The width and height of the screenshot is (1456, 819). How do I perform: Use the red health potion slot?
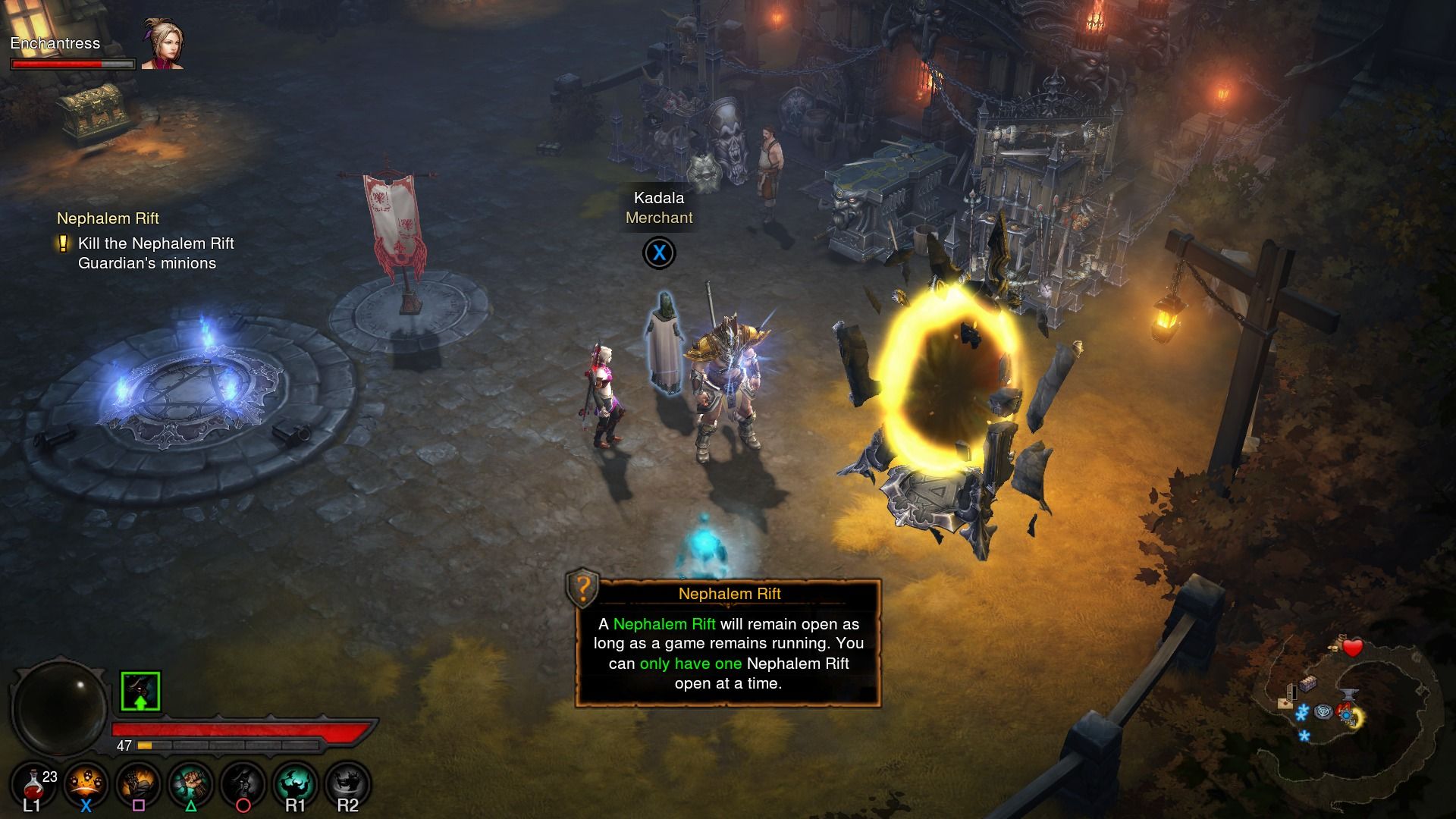34,785
